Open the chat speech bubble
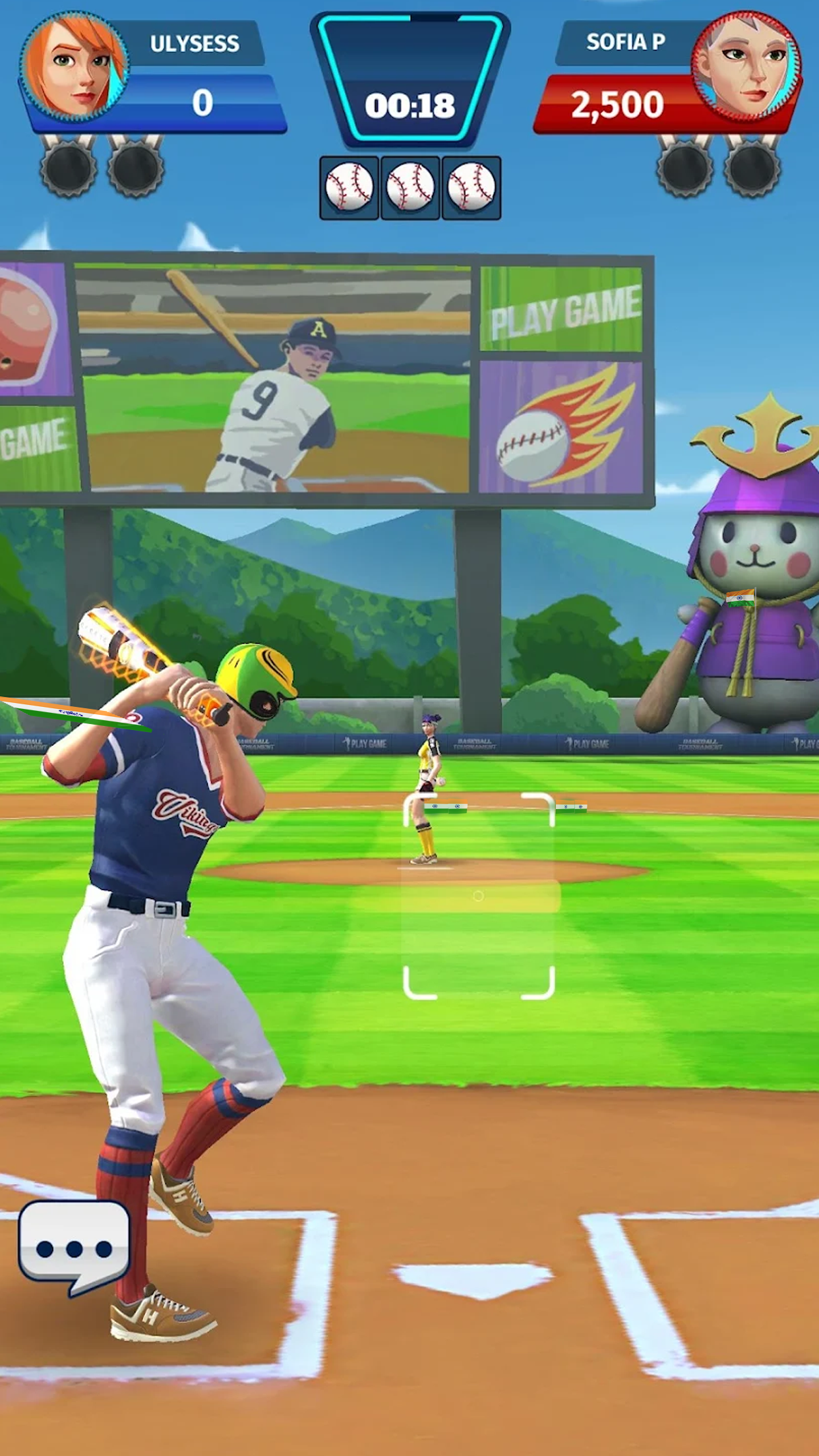Viewport: 819px width, 1456px height. (74, 1246)
